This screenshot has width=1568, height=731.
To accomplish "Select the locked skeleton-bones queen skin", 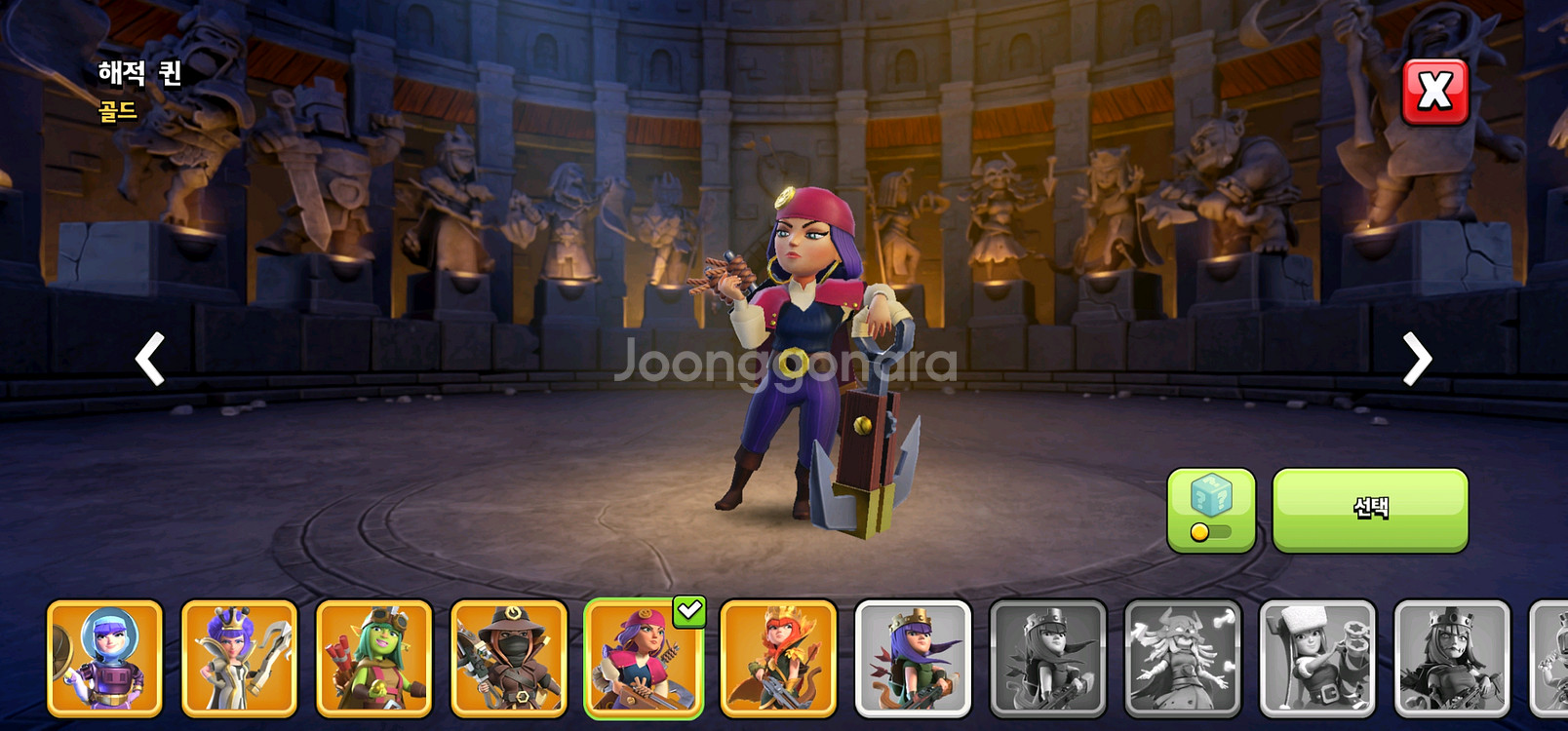I will coord(1183,658).
